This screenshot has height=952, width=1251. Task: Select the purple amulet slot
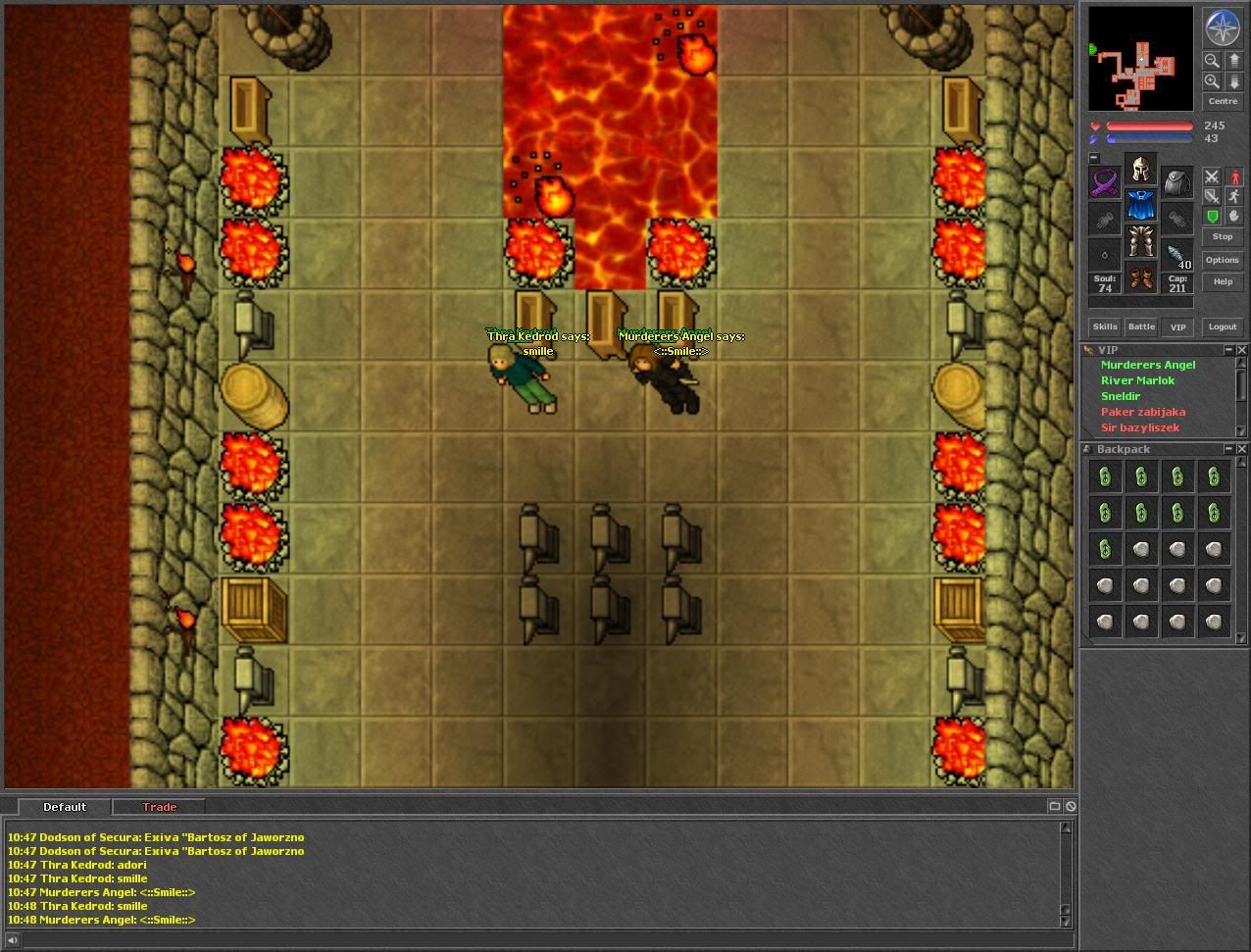coord(1105,183)
